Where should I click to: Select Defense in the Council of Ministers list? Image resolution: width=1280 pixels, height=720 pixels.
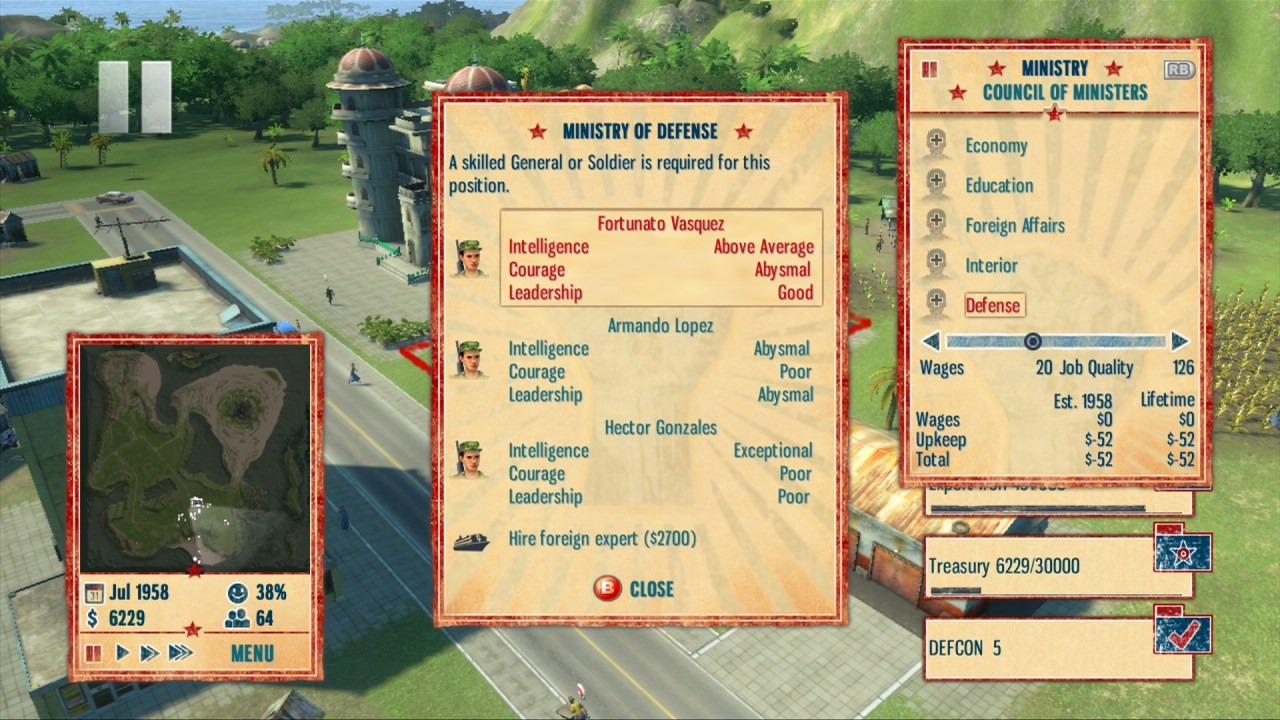tap(994, 305)
